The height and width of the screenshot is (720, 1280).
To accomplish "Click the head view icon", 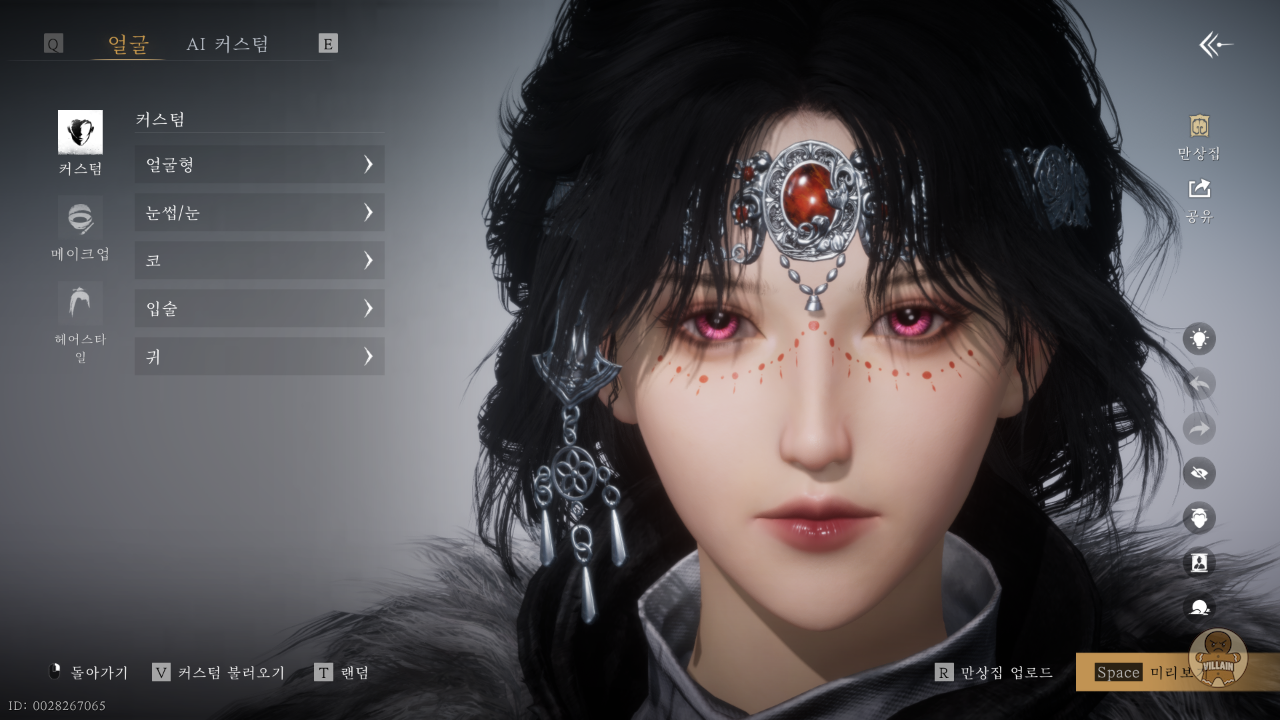I will click(1199, 518).
